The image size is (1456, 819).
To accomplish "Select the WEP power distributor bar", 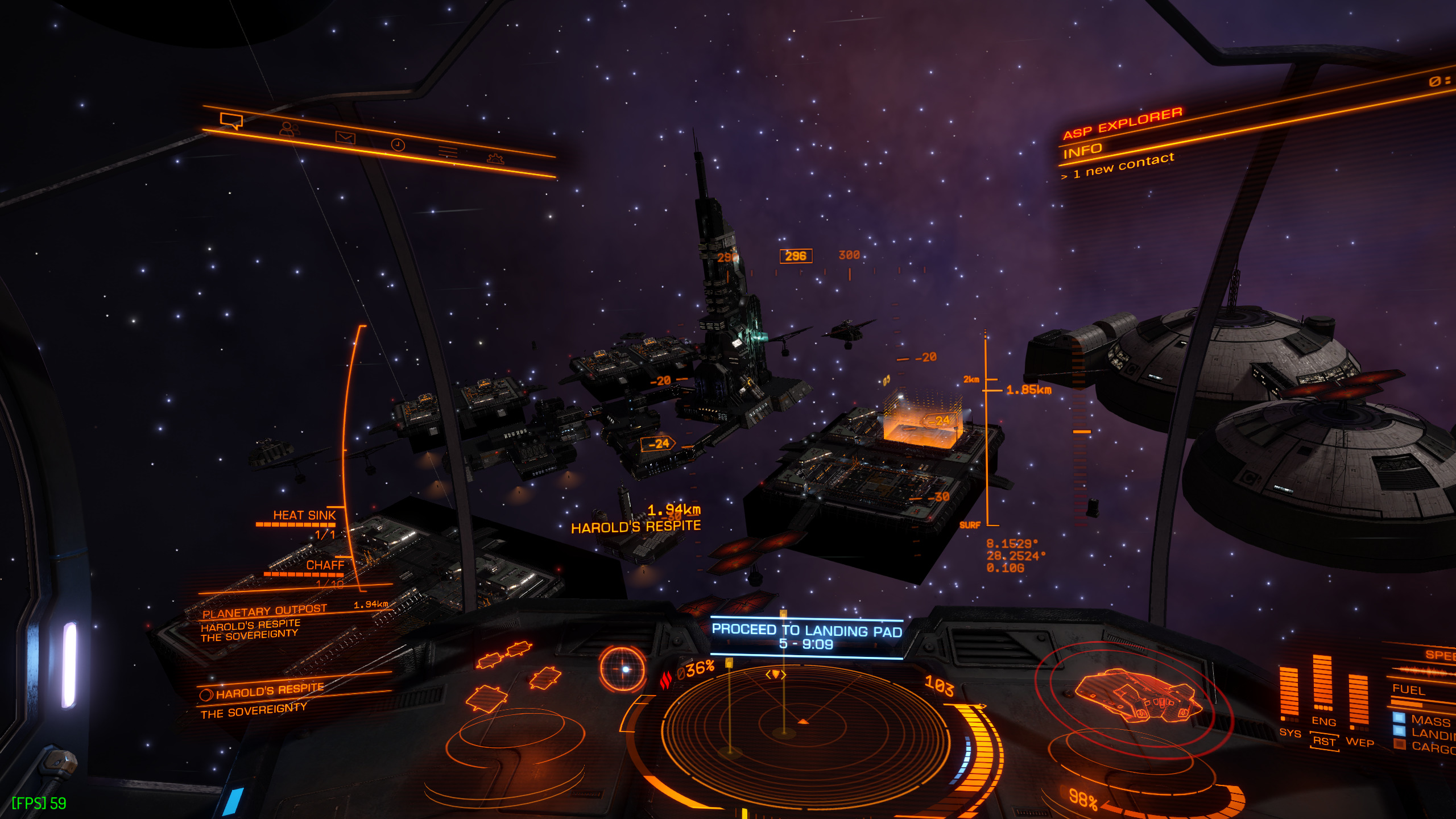I will pyautogui.click(x=1358, y=701).
